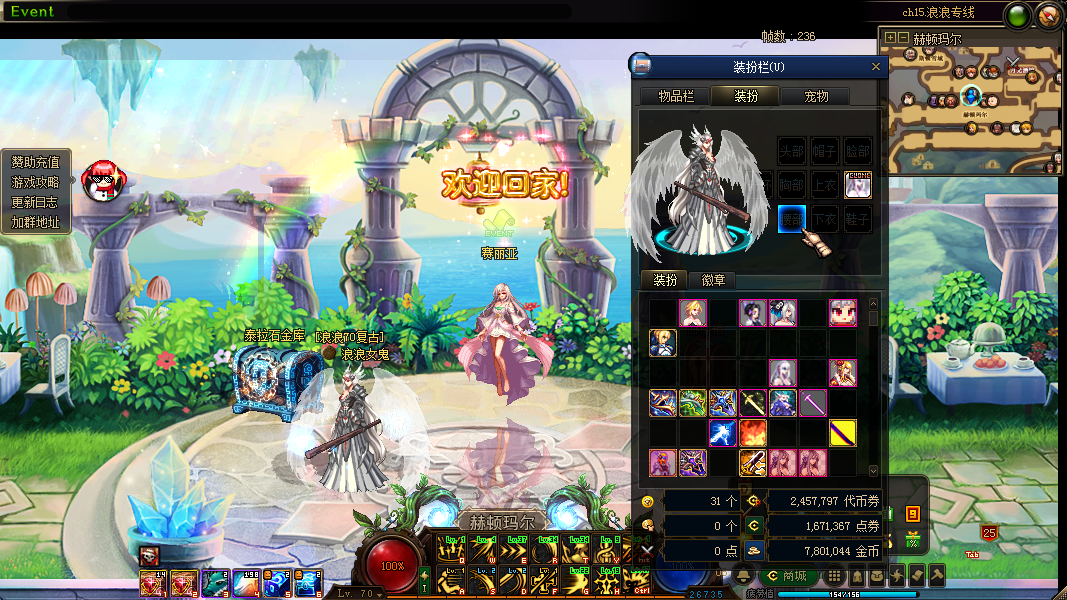Select the yellow diagonal stripe item on purple
The height and width of the screenshot is (600, 1067).
click(x=843, y=433)
